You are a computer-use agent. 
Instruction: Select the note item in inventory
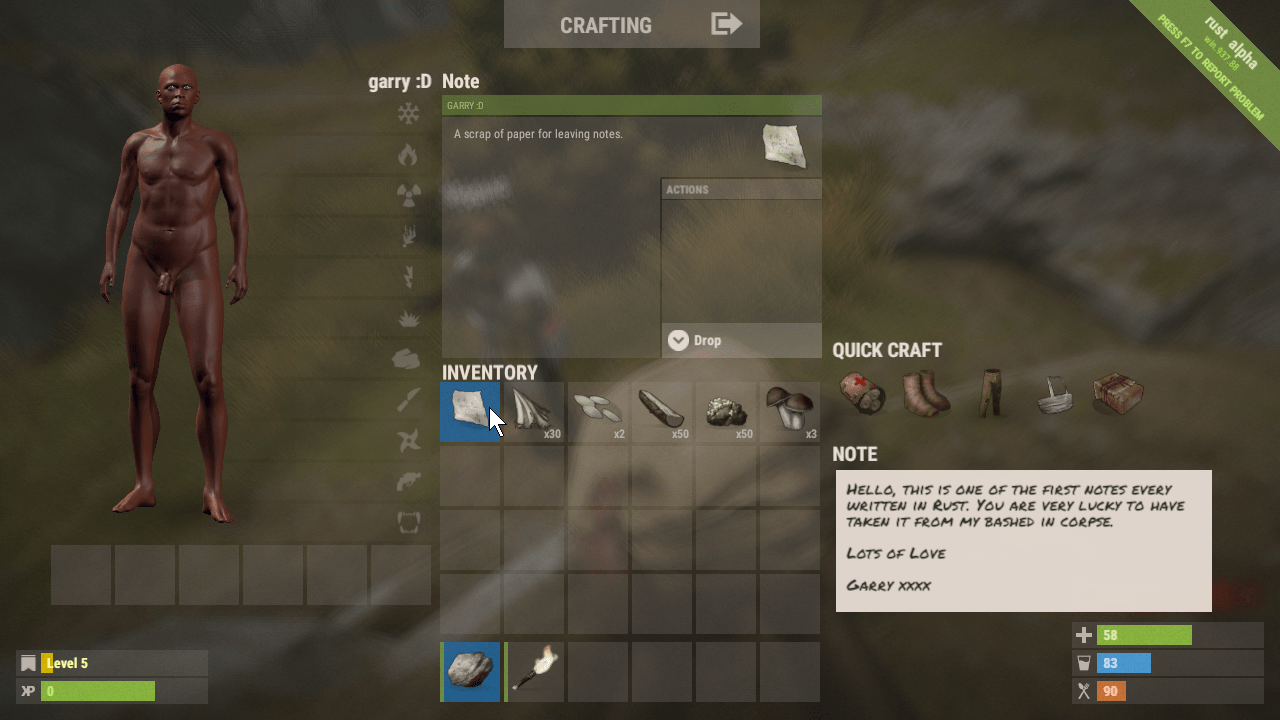tap(470, 411)
